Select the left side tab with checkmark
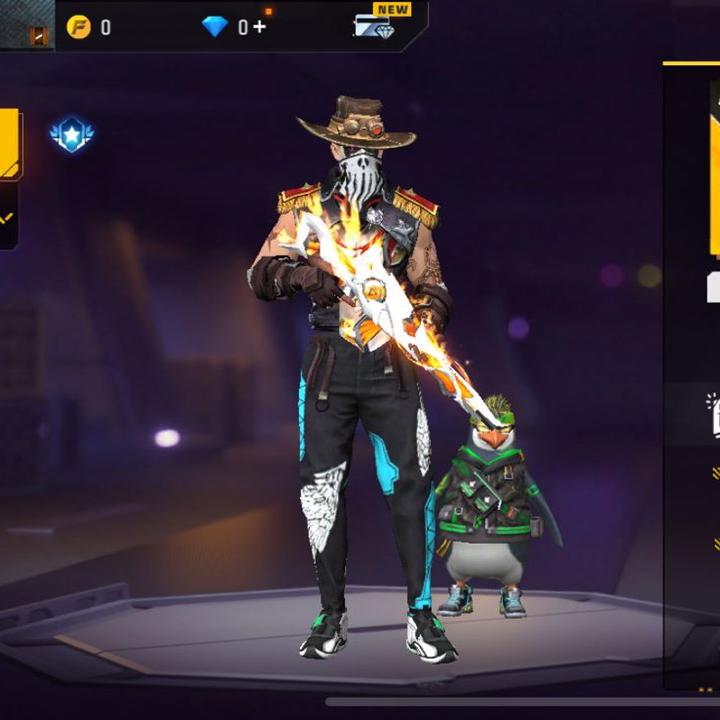Screen dimensions: 720x720 [x=8, y=217]
